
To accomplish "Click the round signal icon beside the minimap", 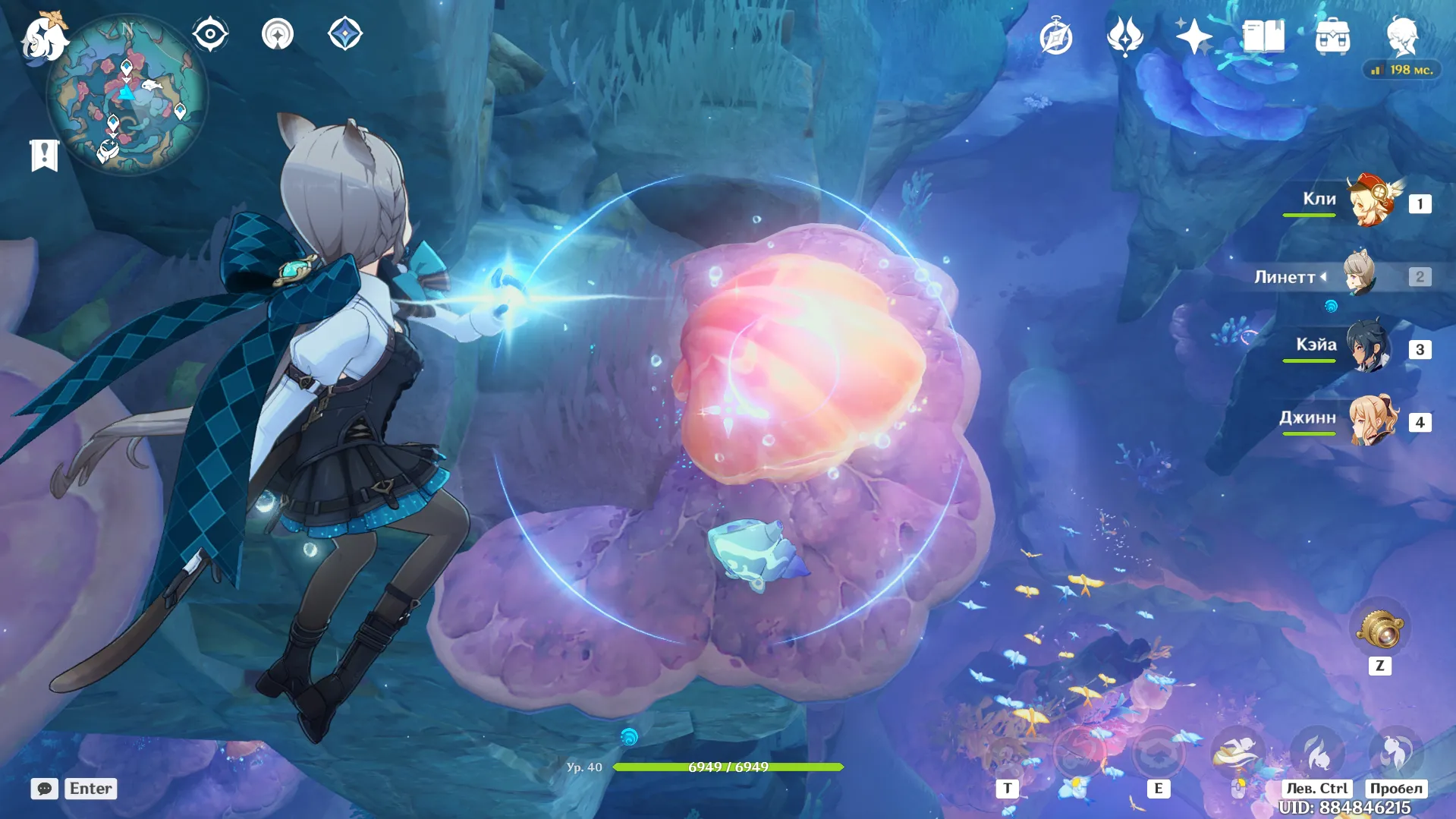I will [278, 34].
